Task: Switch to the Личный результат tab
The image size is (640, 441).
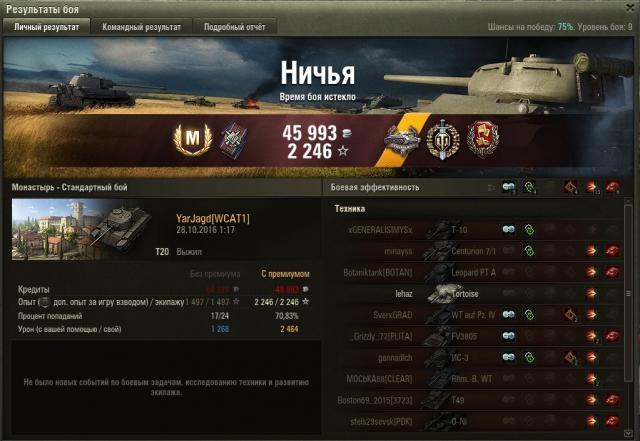Action: (46, 27)
